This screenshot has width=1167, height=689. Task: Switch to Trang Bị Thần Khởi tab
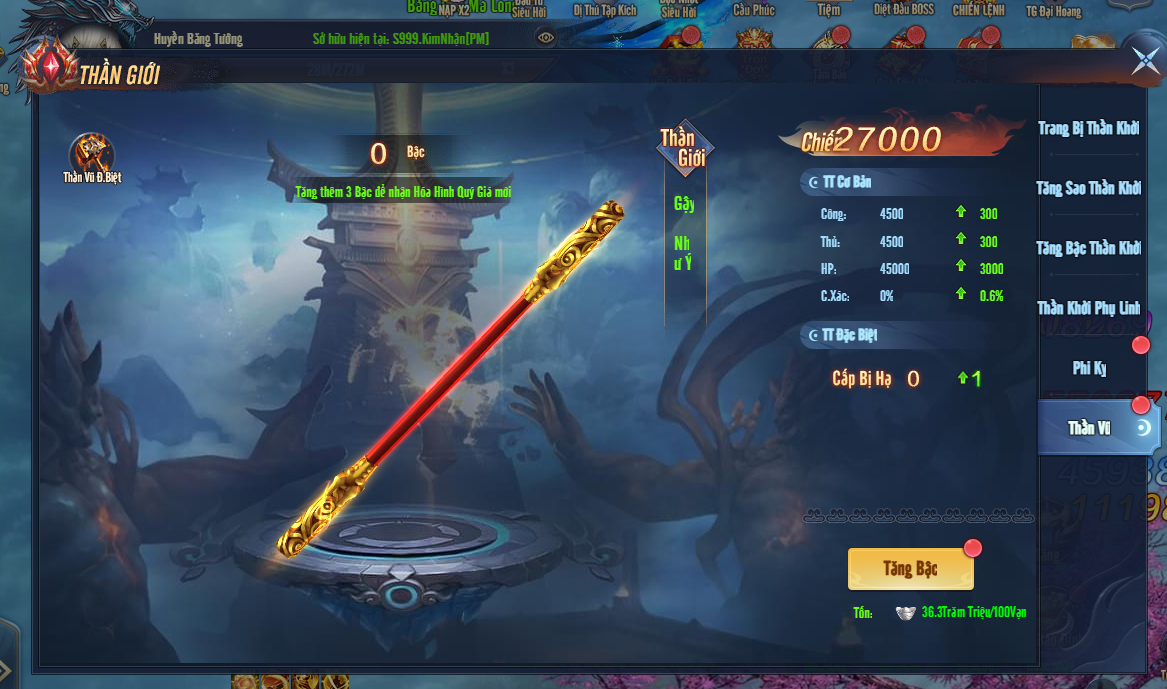click(1088, 129)
